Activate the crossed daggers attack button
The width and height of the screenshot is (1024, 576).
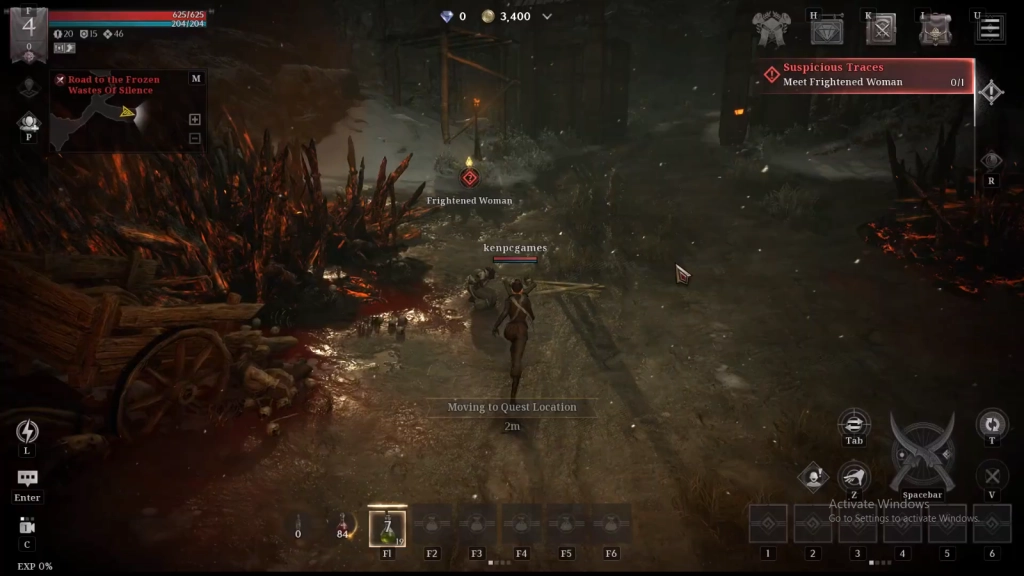click(921, 454)
